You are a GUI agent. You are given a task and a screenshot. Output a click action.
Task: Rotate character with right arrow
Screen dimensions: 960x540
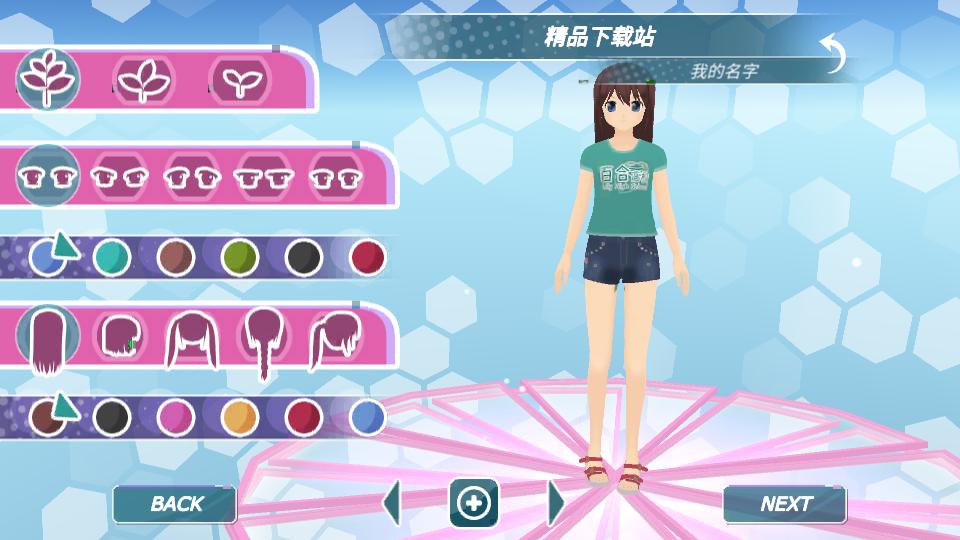pyautogui.click(x=555, y=502)
